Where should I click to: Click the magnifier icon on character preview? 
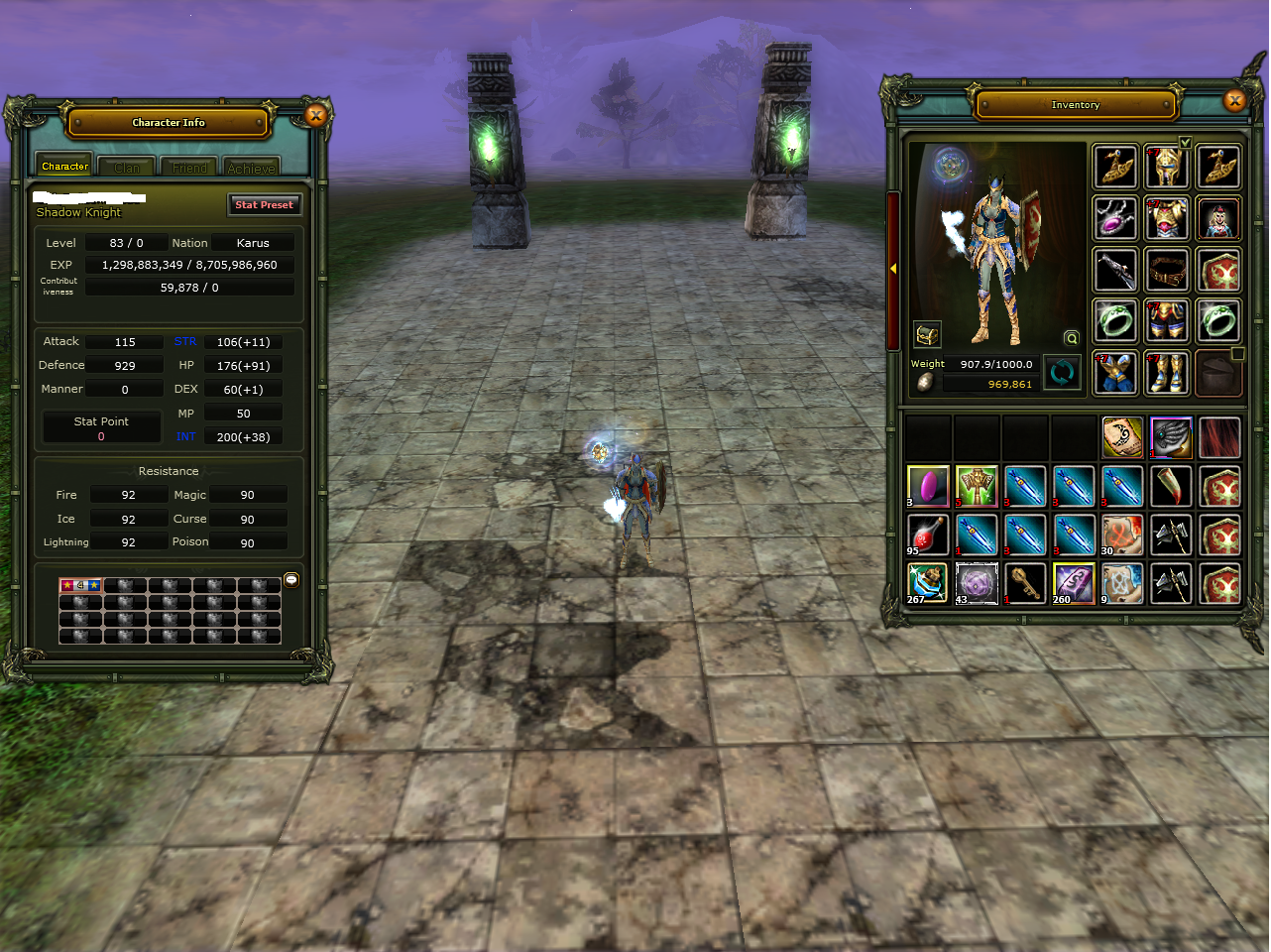tap(1071, 338)
